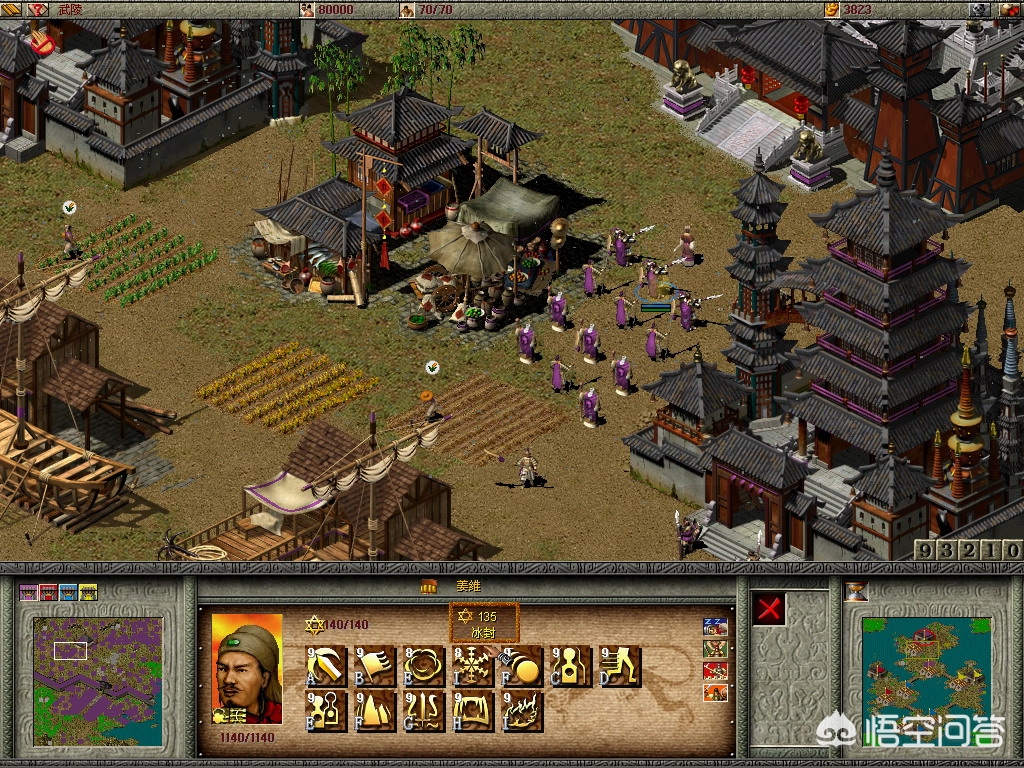The image size is (1024, 768).
Task: Use the mountain peaks skill
Action: 374,711
